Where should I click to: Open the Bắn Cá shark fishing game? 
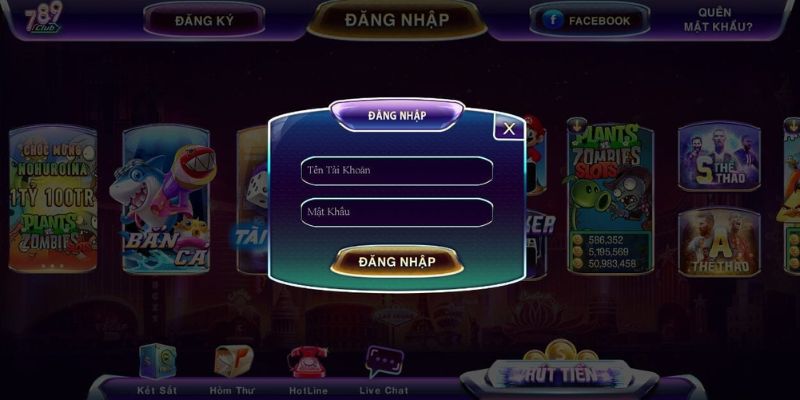(x=165, y=200)
